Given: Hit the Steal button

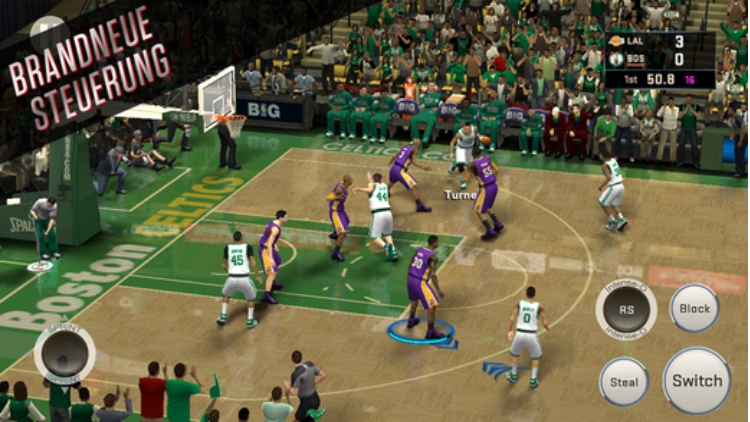Looking at the screenshot, I should tap(624, 381).
